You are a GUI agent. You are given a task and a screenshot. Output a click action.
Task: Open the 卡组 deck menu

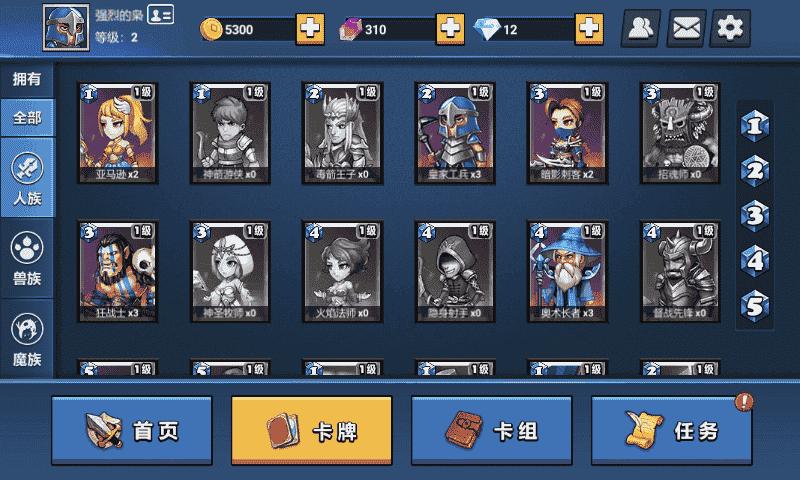(x=492, y=431)
